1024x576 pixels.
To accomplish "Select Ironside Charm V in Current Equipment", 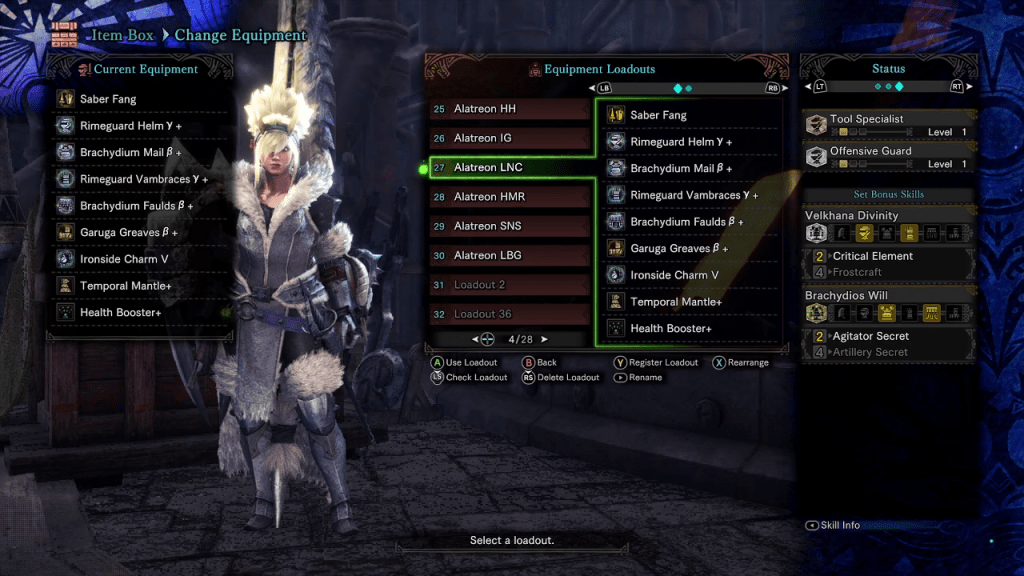I will pyautogui.click(x=140, y=259).
